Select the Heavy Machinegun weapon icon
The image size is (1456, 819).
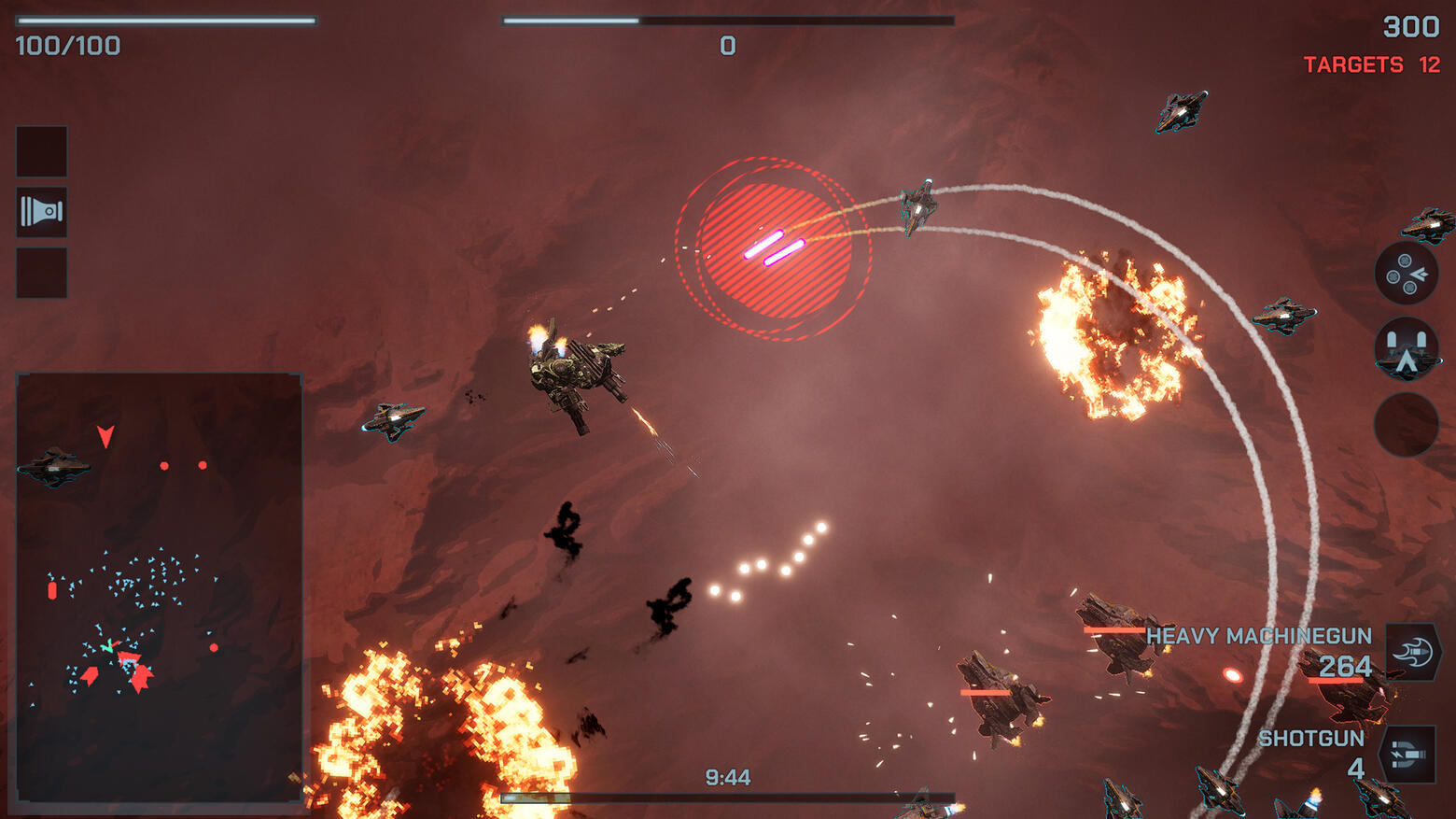[x=1413, y=651]
